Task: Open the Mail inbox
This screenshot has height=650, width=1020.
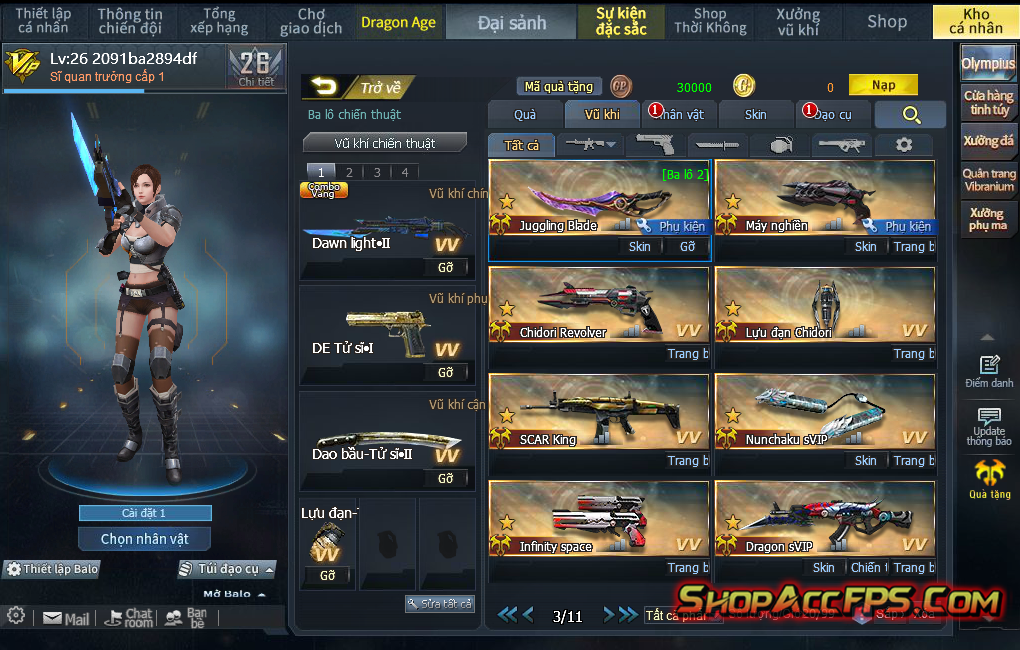Action: [66, 619]
